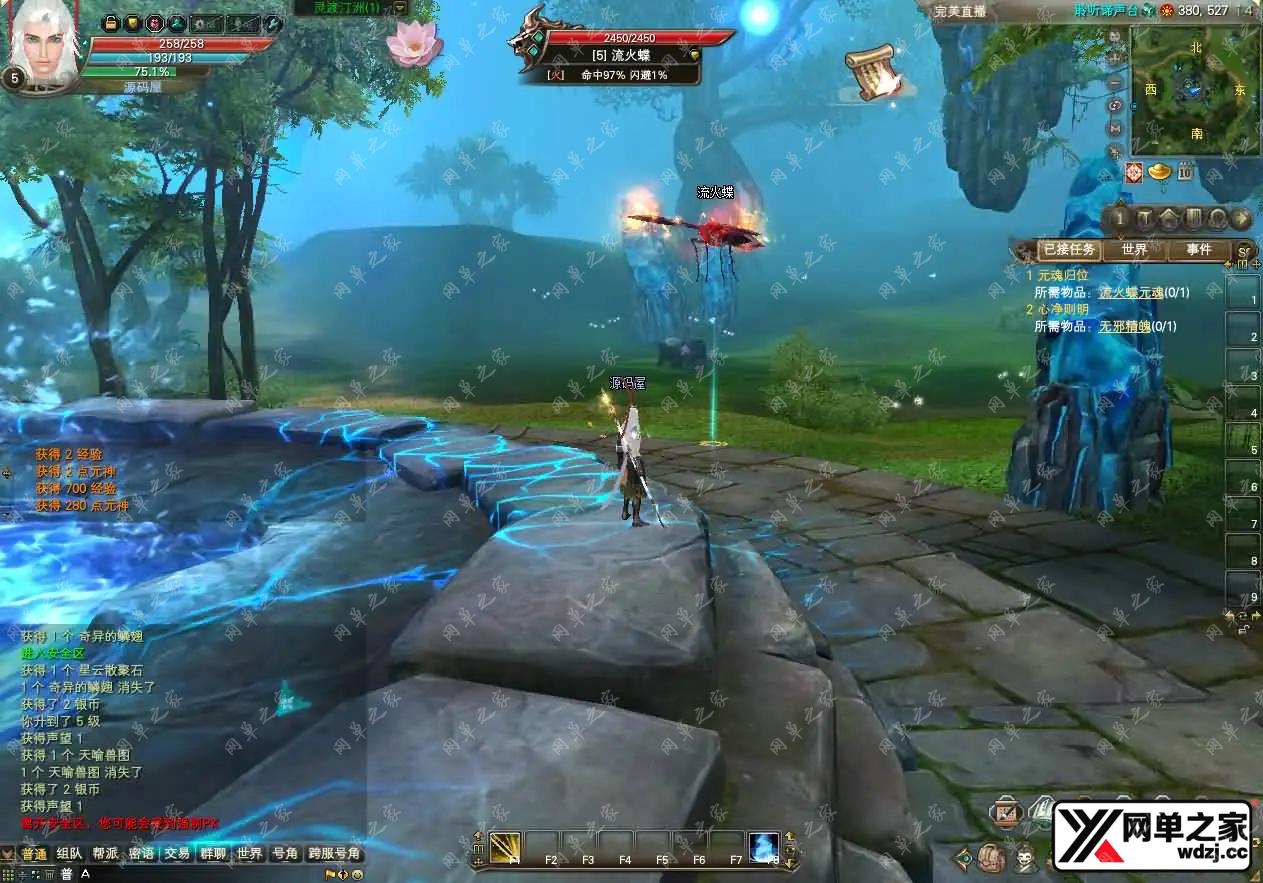Image resolution: width=1263 pixels, height=883 pixels.
Task: Open the calendar icon below the minimap
Action: (1184, 171)
